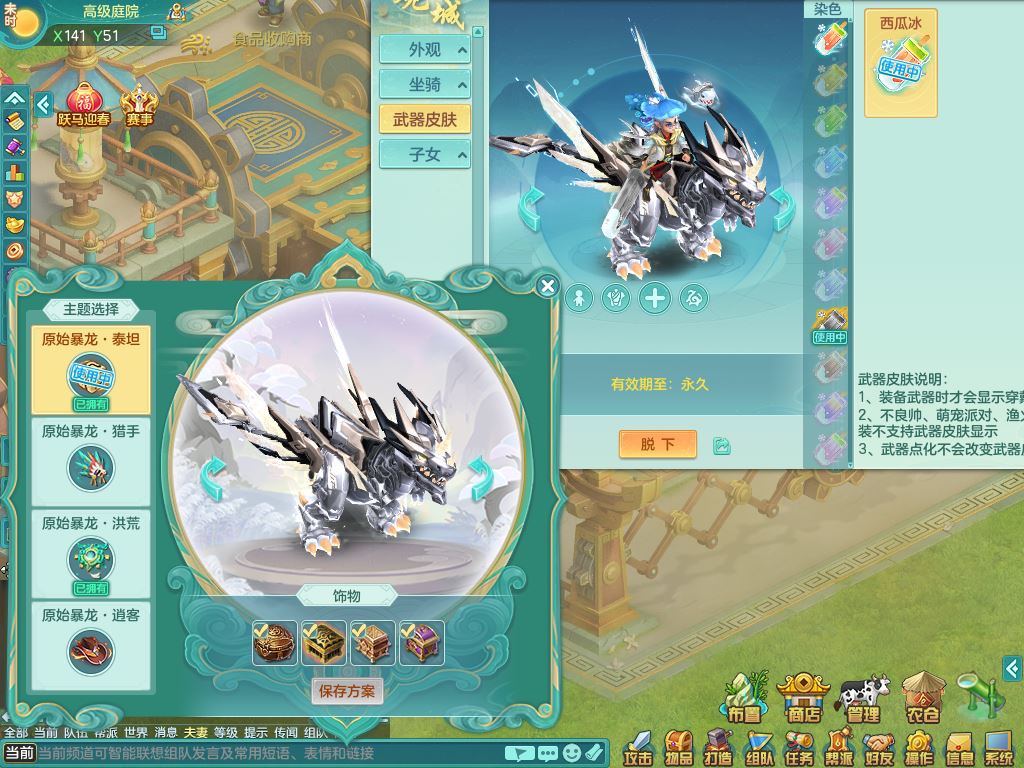
Task: Expand the 外观 category
Action: 424,50
